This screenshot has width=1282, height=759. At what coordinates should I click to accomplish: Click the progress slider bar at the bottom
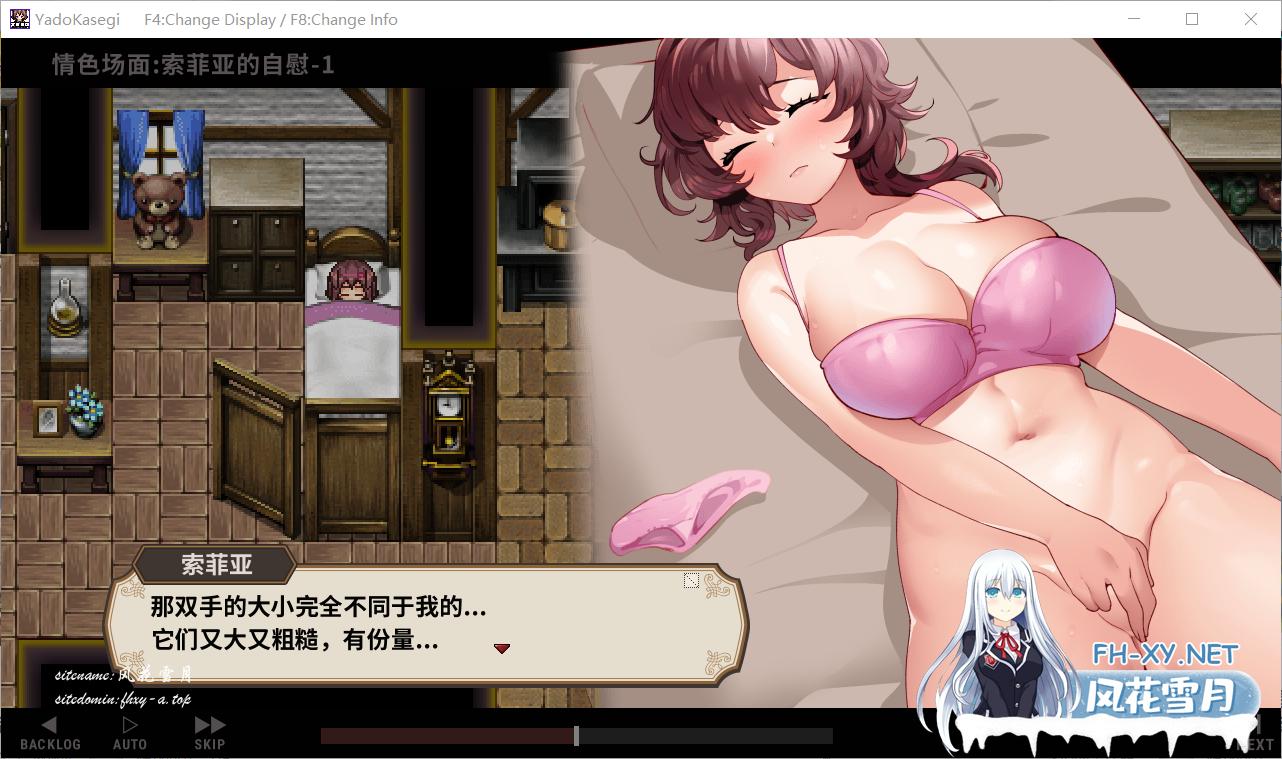(575, 735)
